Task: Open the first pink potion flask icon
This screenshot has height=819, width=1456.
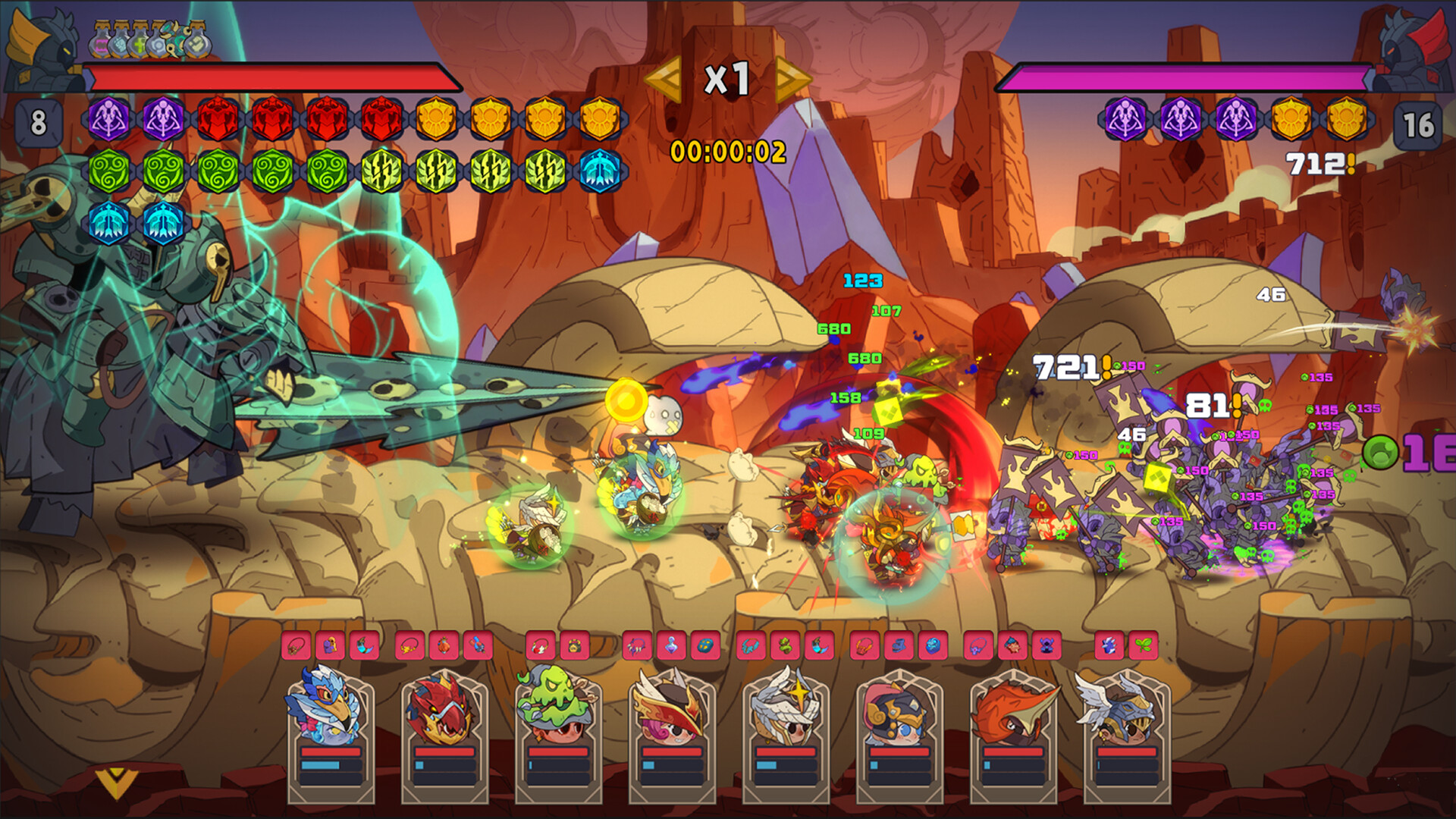Action: point(100,43)
